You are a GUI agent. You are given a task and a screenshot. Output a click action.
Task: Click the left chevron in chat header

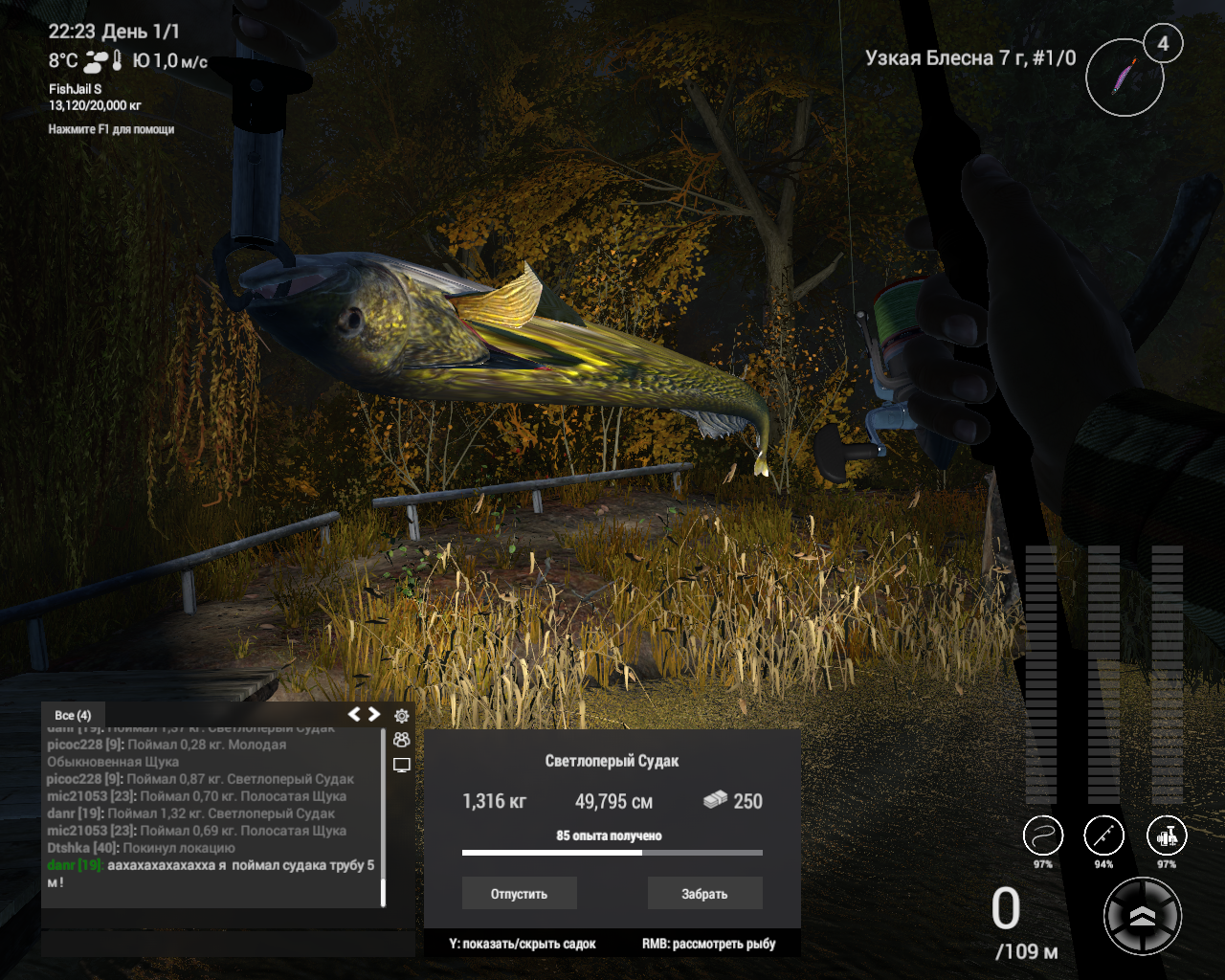355,713
